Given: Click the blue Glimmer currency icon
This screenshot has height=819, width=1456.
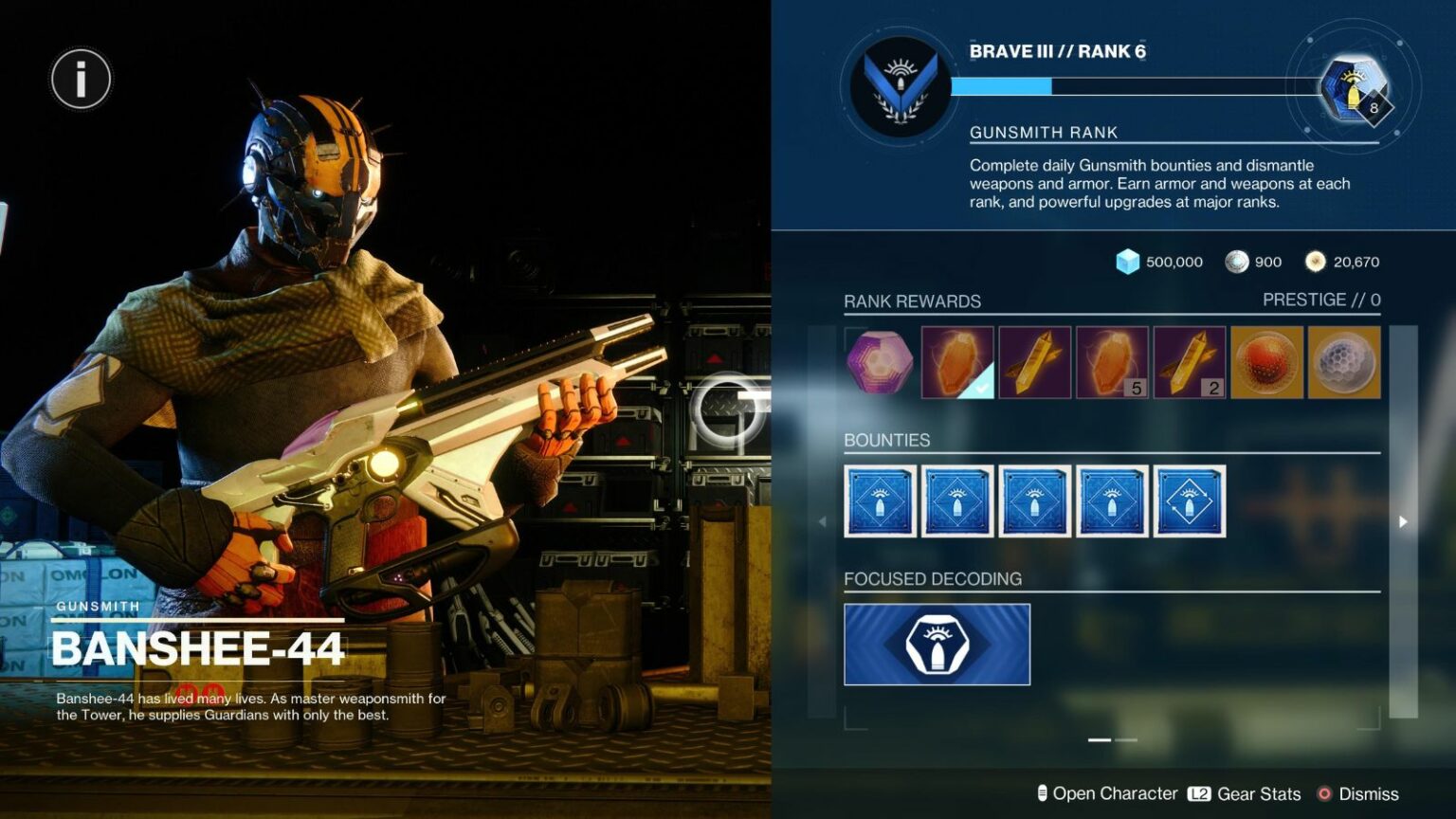Looking at the screenshot, I should point(1128,262).
